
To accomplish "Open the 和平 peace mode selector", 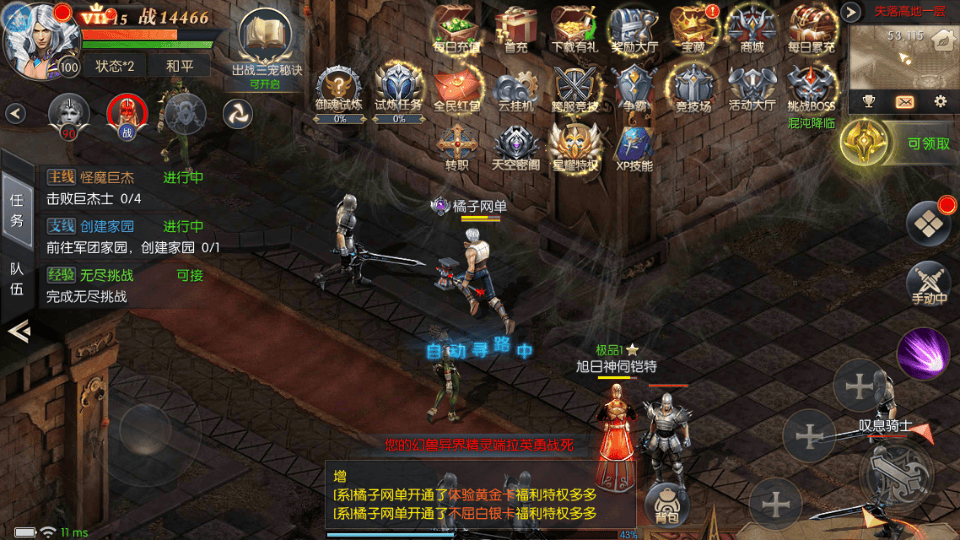I will 180,66.
